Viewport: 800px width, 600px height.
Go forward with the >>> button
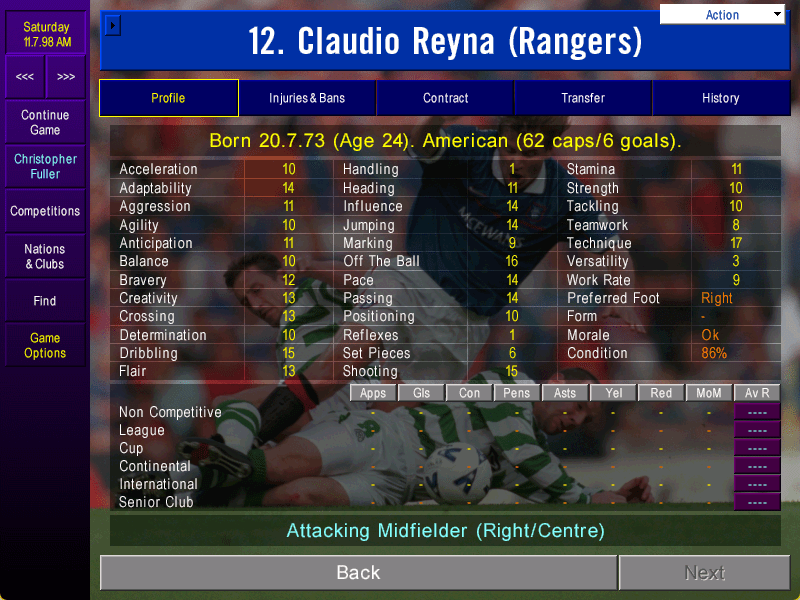66,77
